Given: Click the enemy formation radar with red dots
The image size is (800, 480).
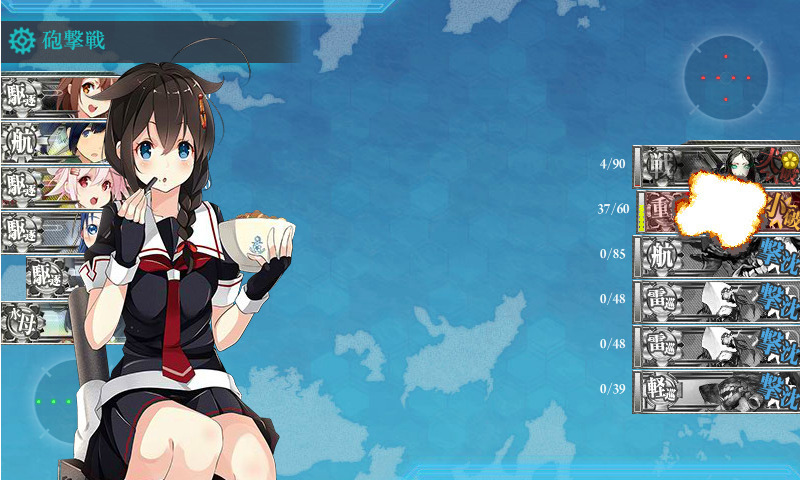Looking at the screenshot, I should click(x=726, y=77).
